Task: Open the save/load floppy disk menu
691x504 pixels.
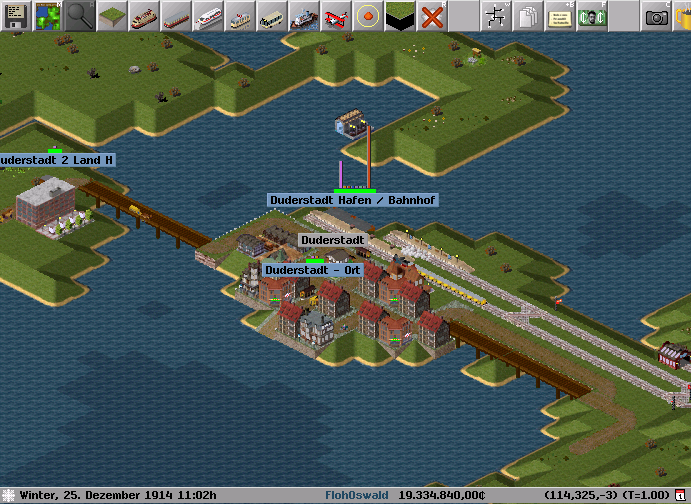Action: (x=16, y=15)
